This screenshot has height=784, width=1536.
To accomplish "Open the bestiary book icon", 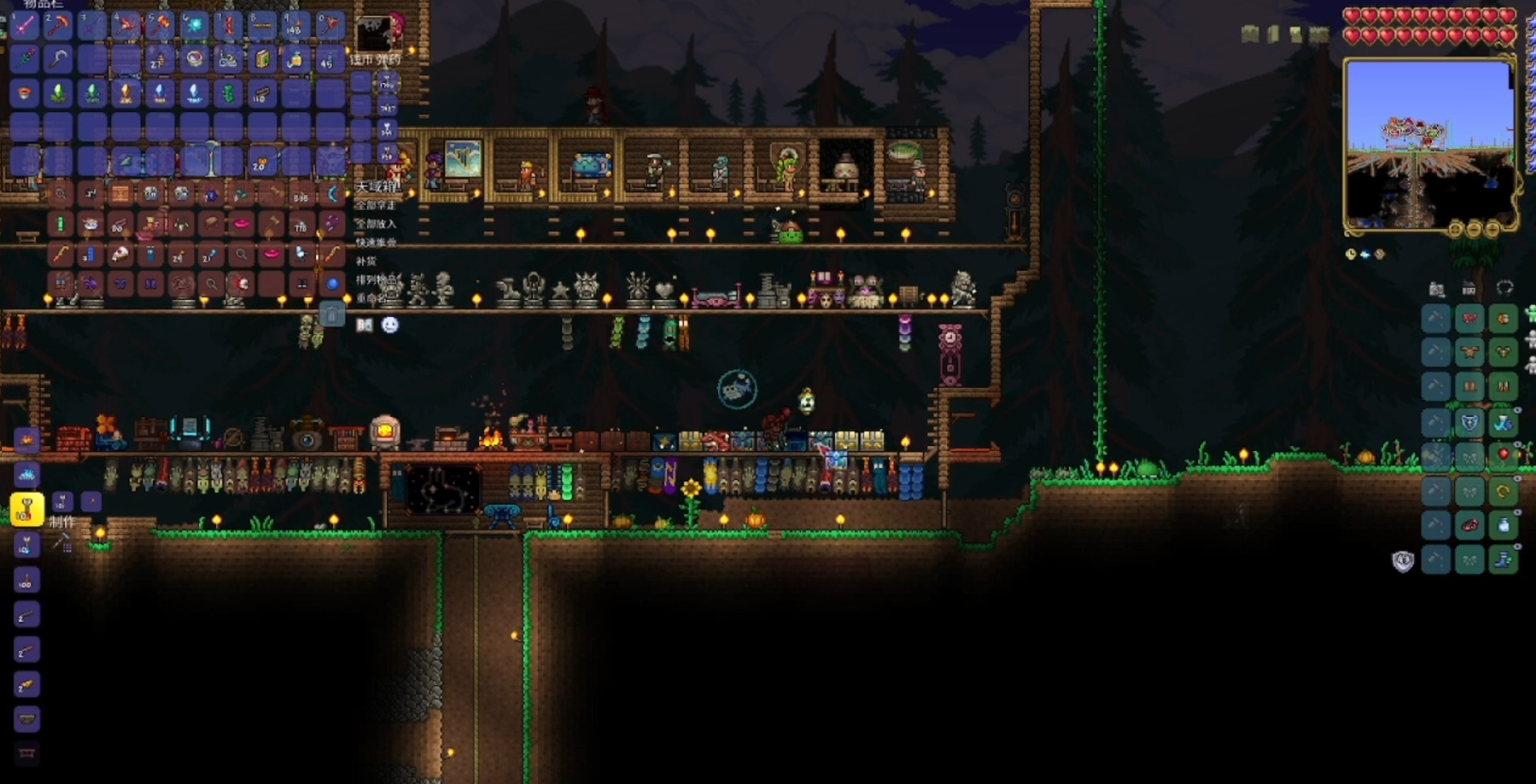I will (364, 325).
